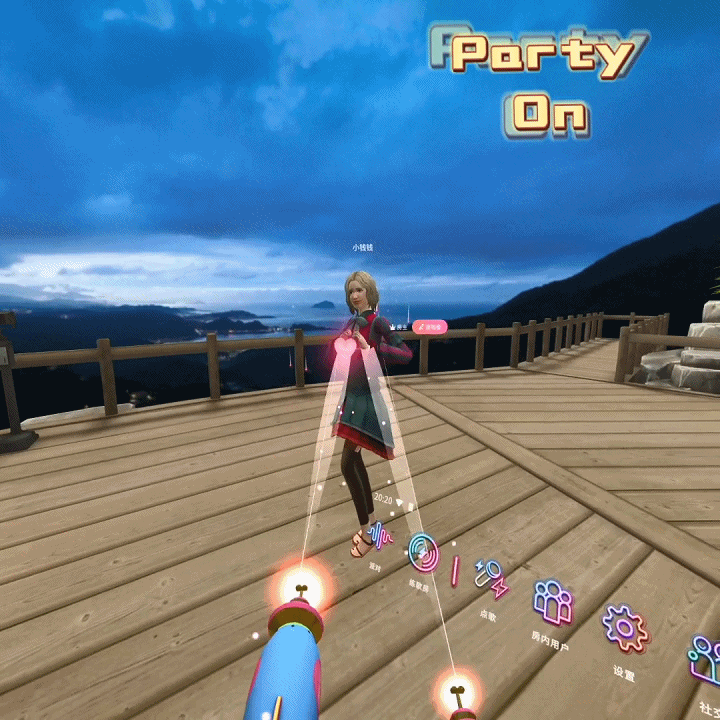This screenshot has width=720, height=720.
Task: Click the pink microphone button beside the avatar
Action: pos(429,326)
